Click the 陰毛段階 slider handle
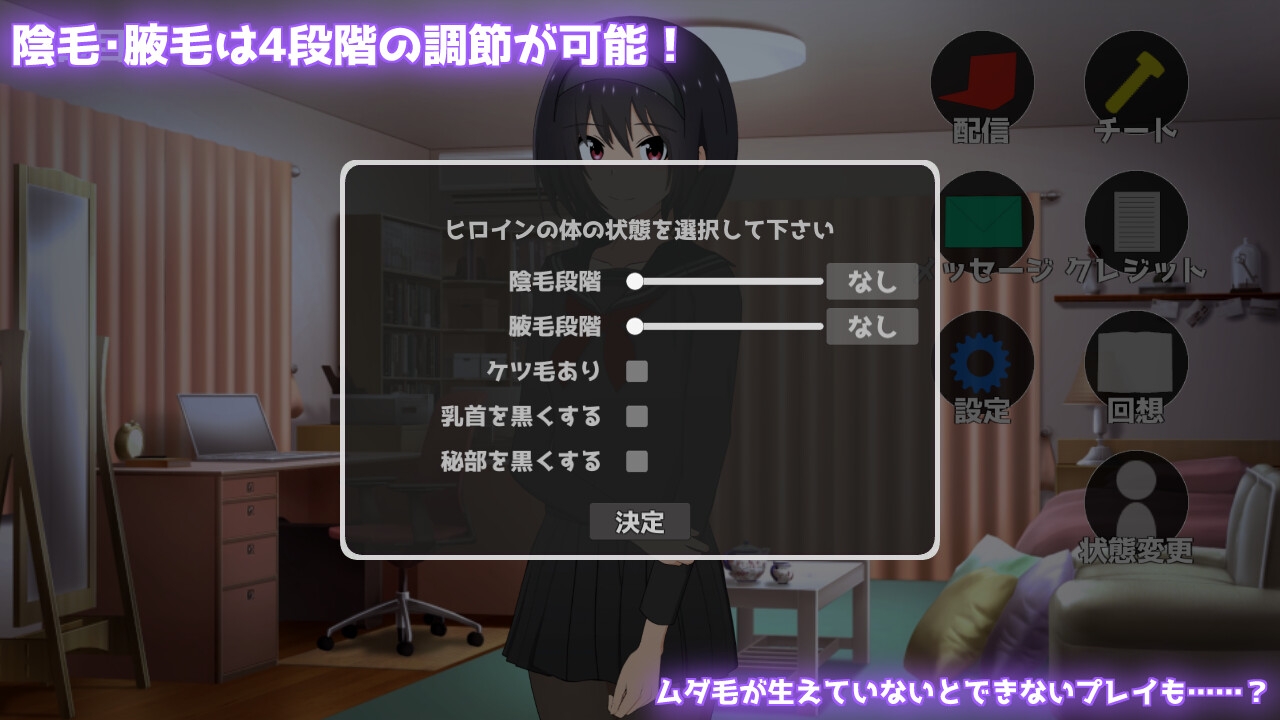The height and width of the screenshot is (720, 1280). coord(638,283)
